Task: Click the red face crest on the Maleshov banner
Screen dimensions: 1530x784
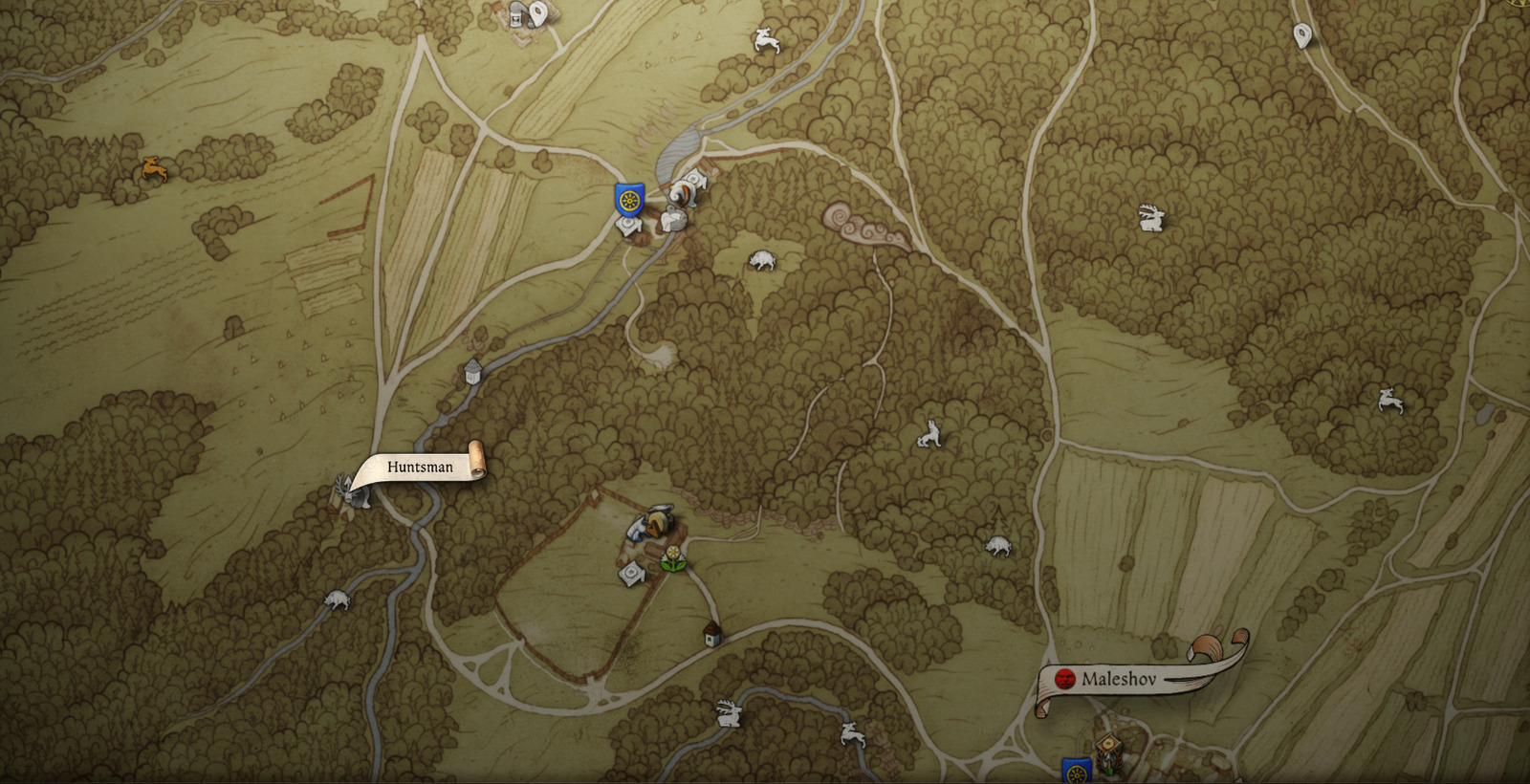Action: tap(1065, 679)
